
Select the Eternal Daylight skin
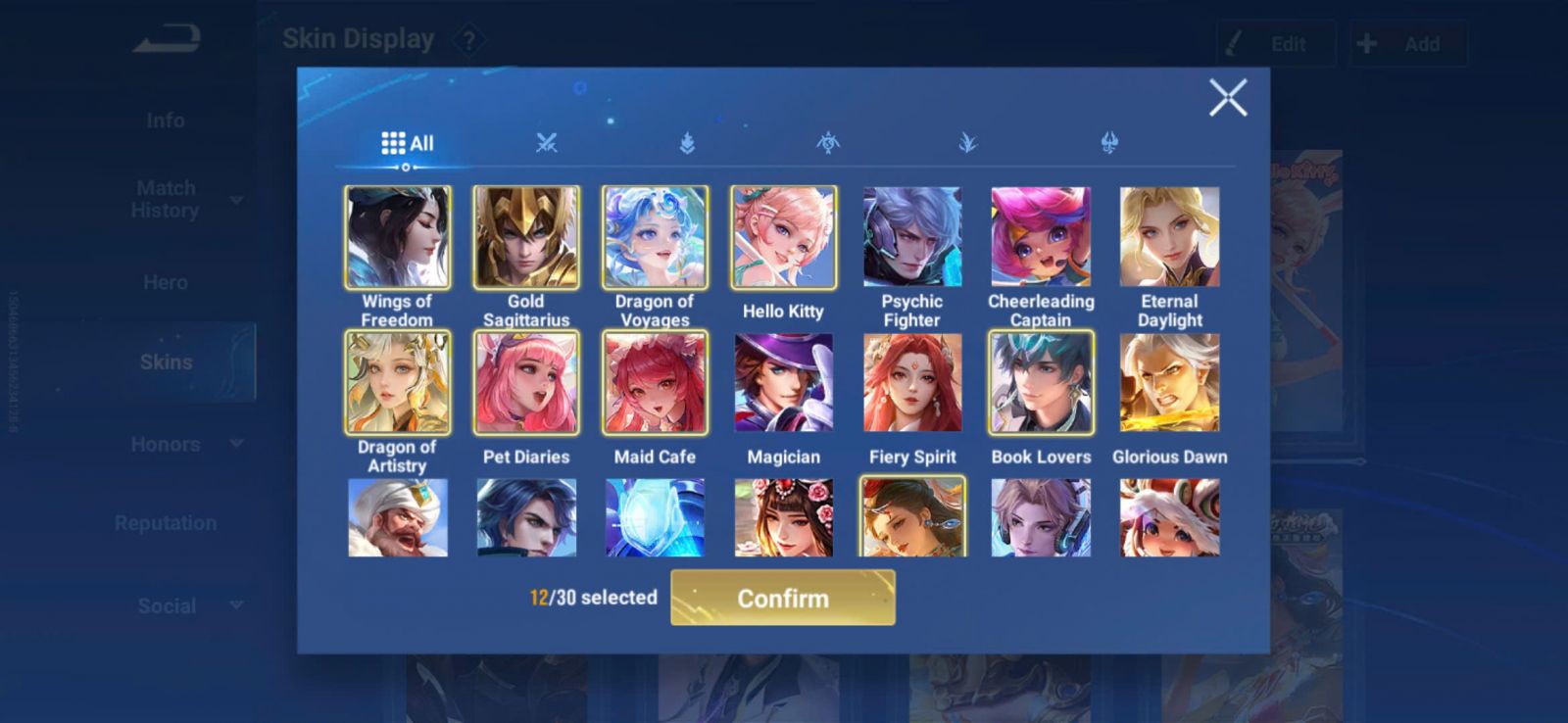1169,237
